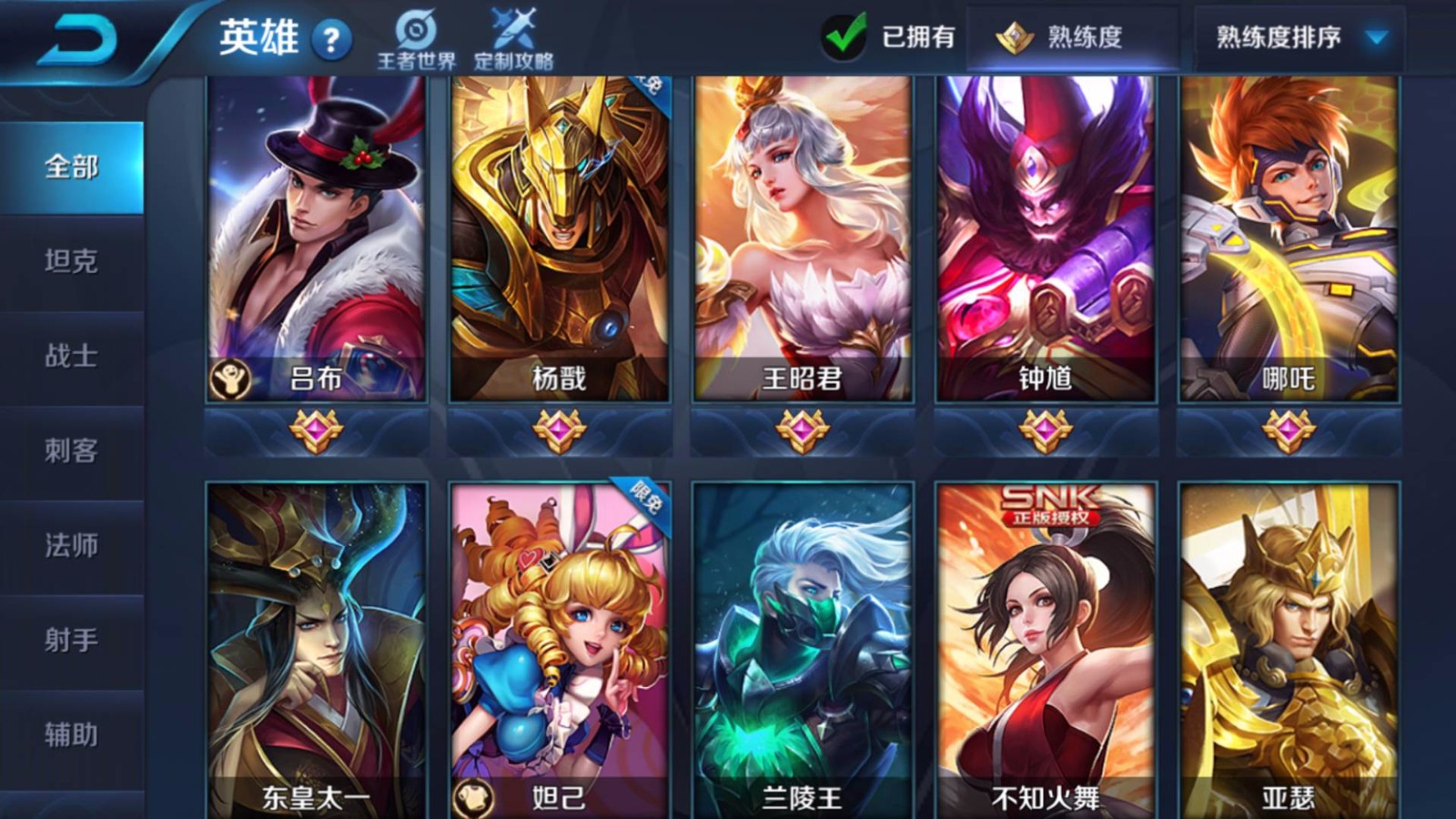Select the 吕布 hero card
The width and height of the screenshot is (1456, 819).
(x=317, y=238)
